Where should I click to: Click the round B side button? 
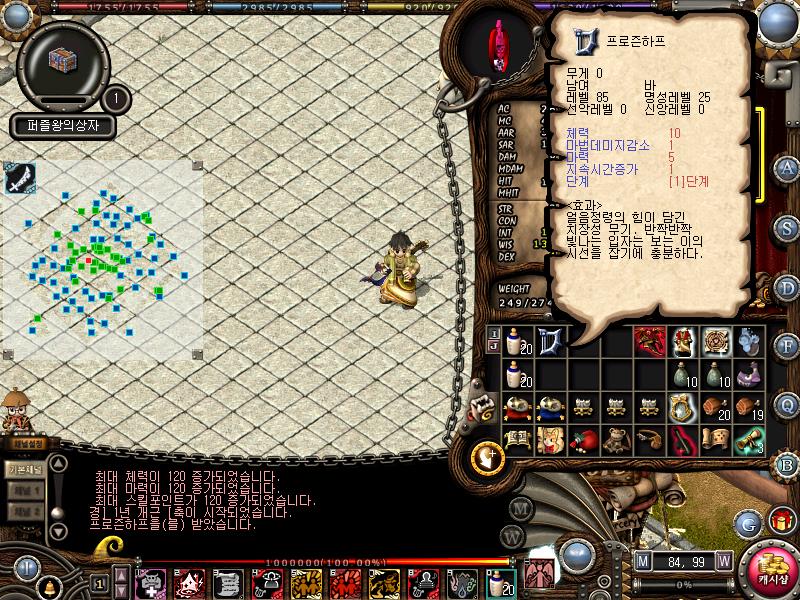(787, 464)
